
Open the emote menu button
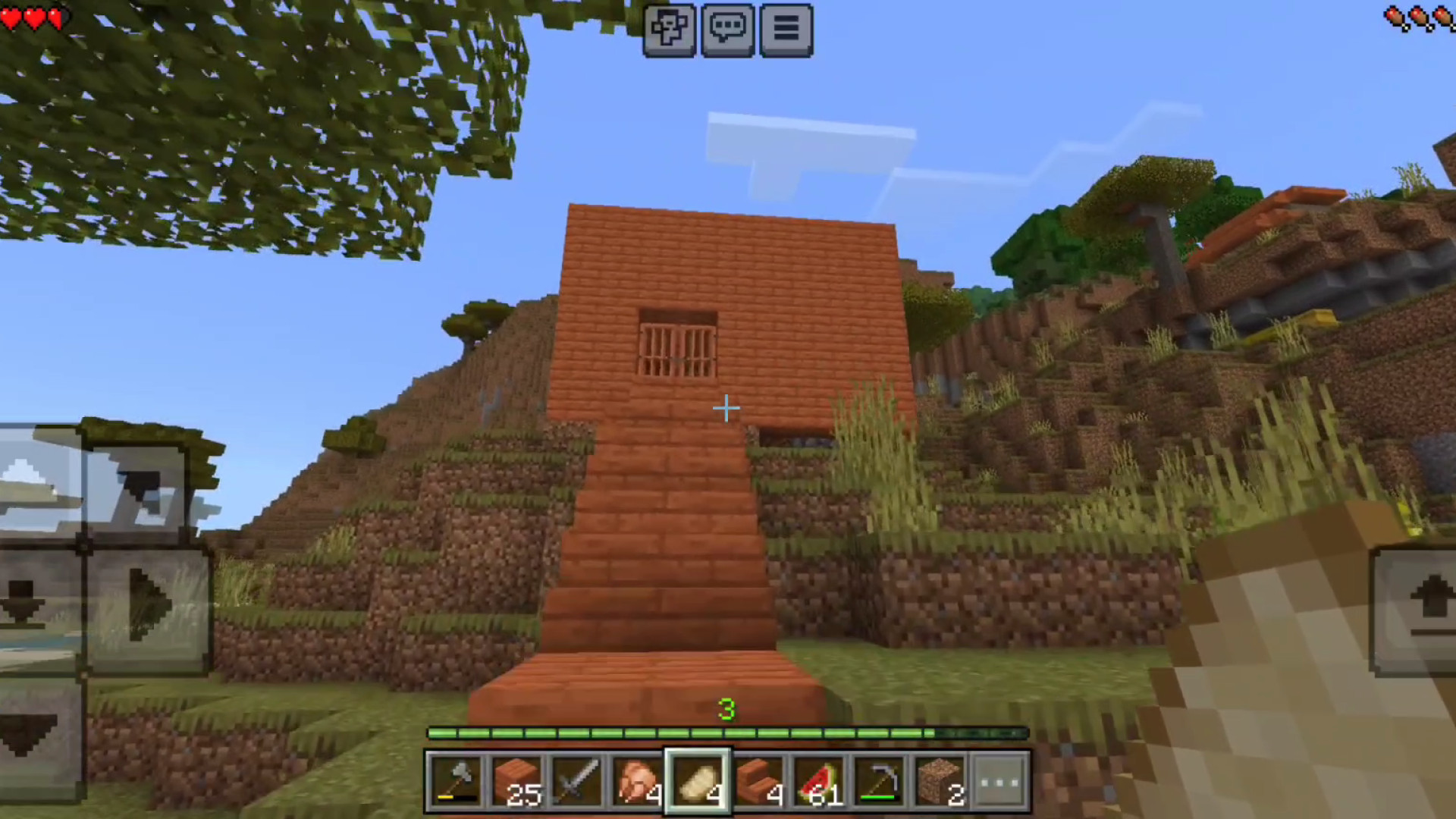pyautogui.click(x=669, y=30)
